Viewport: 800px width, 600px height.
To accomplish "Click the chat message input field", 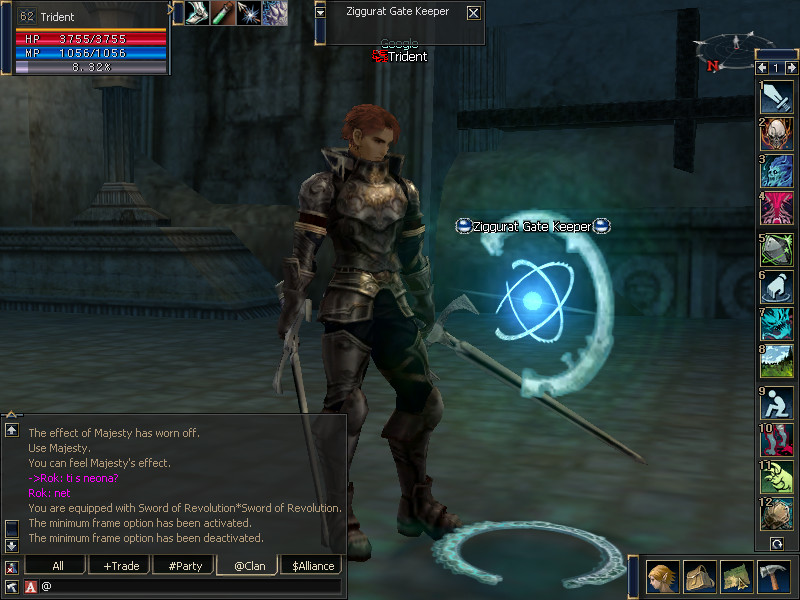I will click(x=190, y=586).
